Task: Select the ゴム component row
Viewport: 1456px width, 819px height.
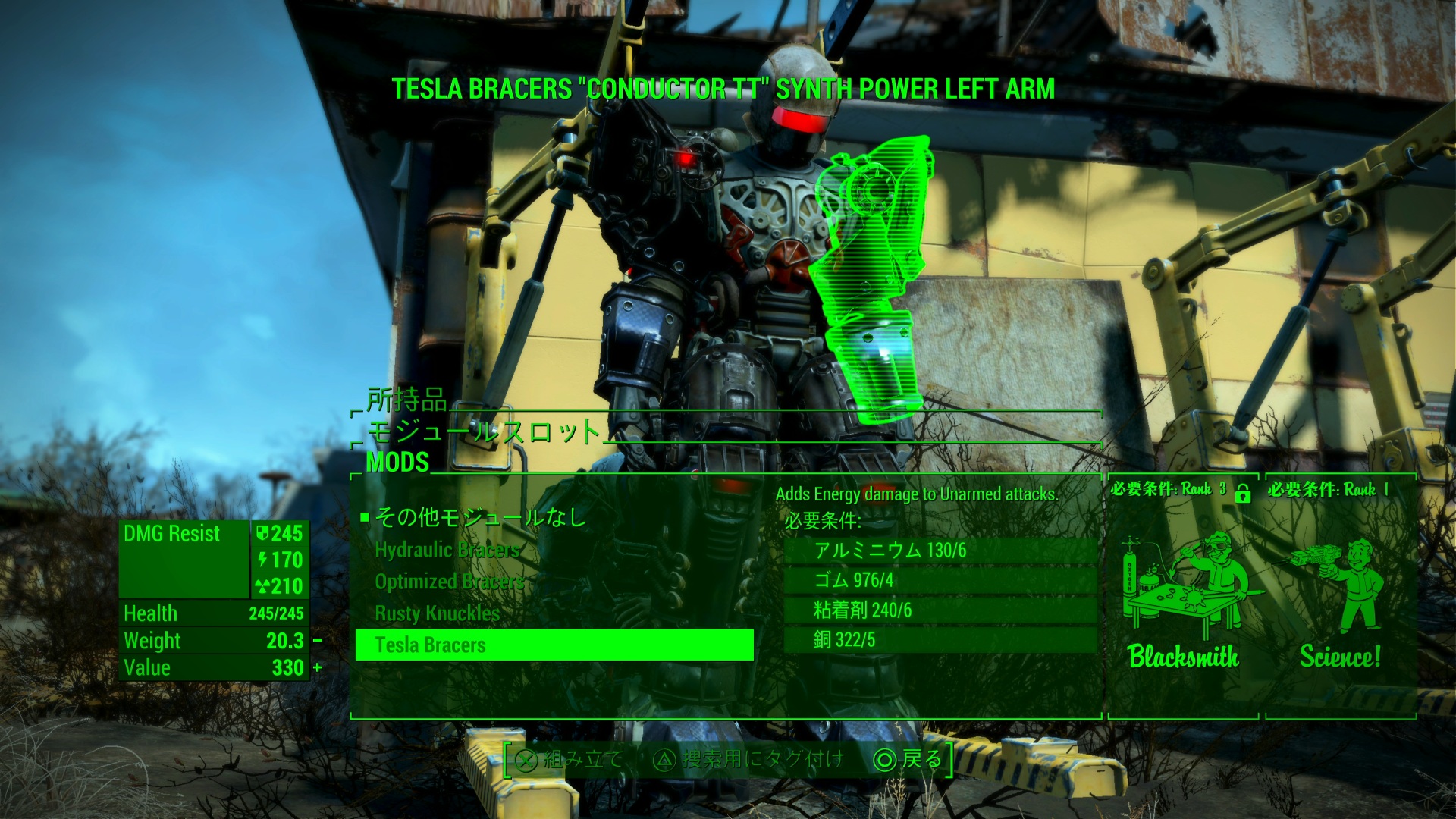Action: pyautogui.click(x=940, y=581)
